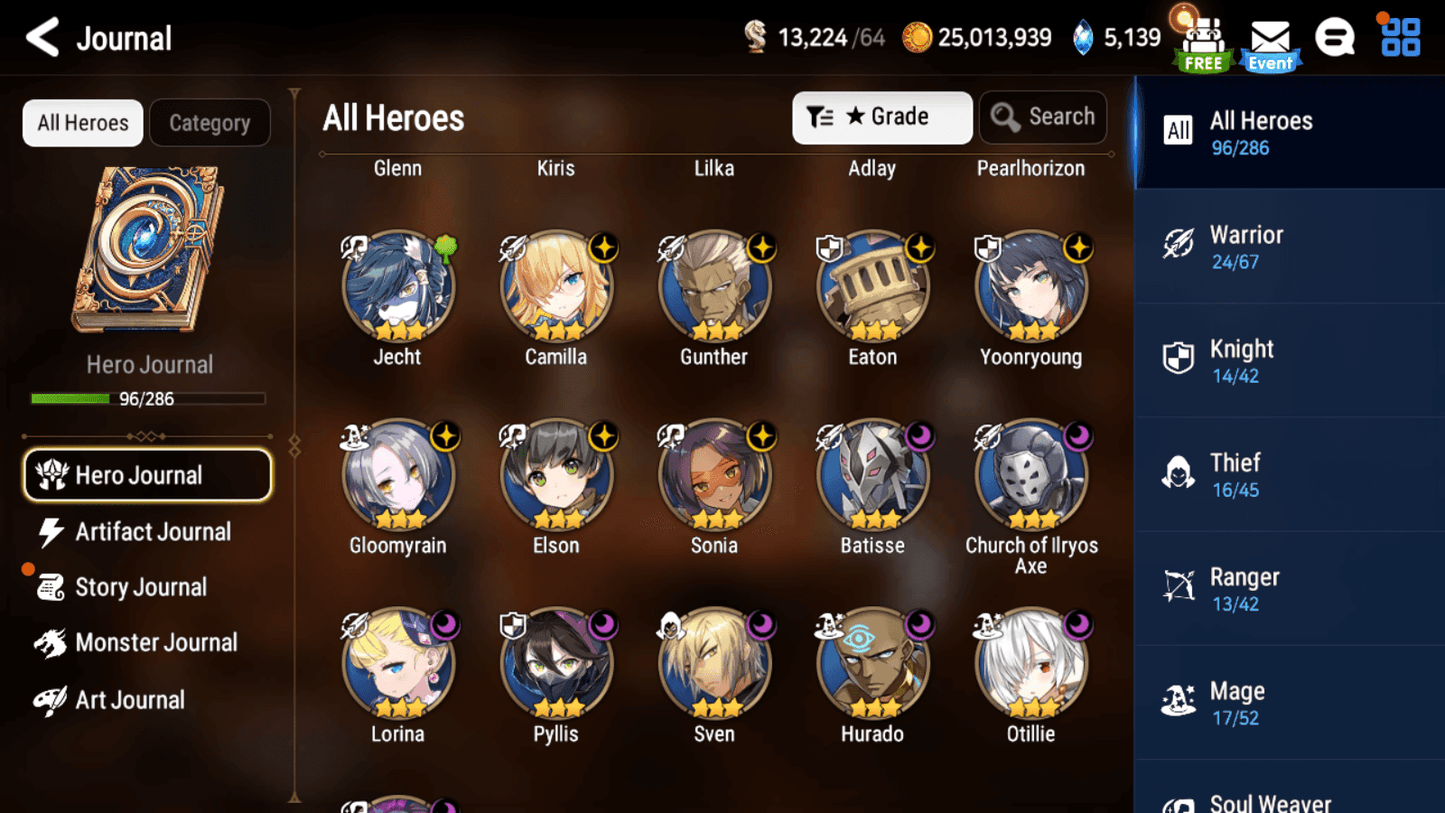
Task: Open the chat window
Action: click(x=1336, y=36)
